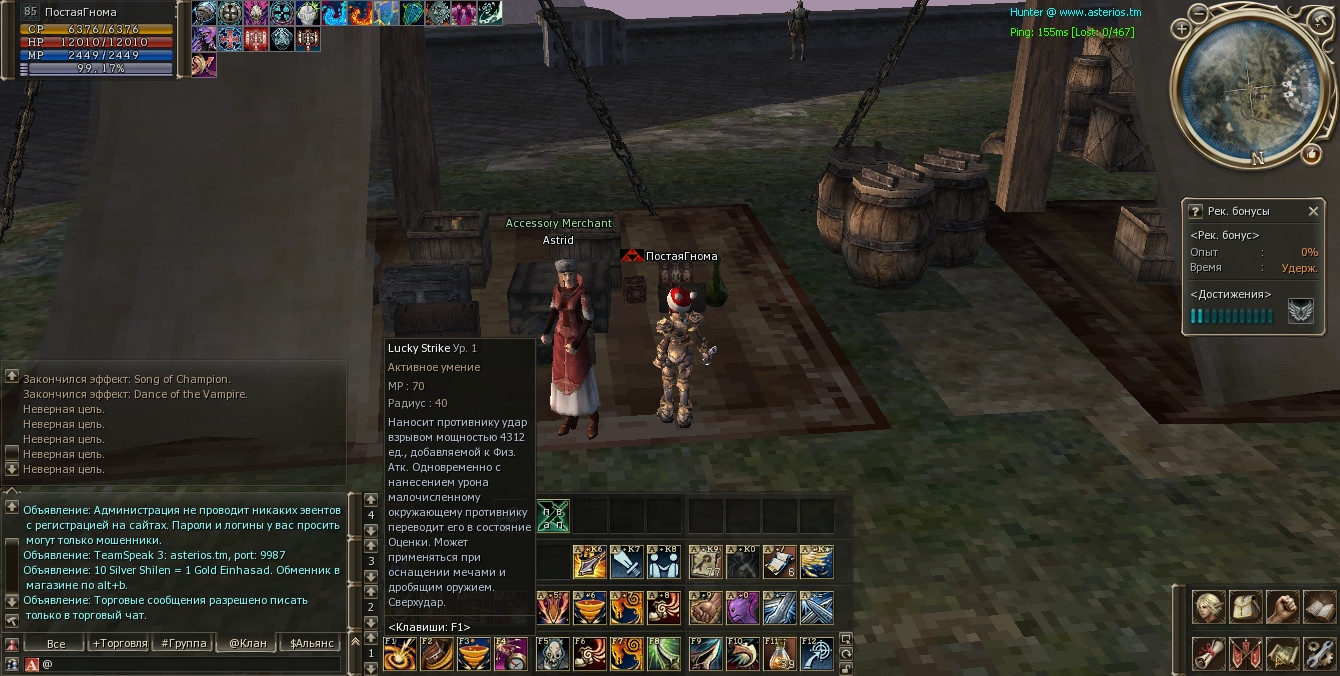
Task: Open the actions fist icon
Action: [x=1283, y=607]
